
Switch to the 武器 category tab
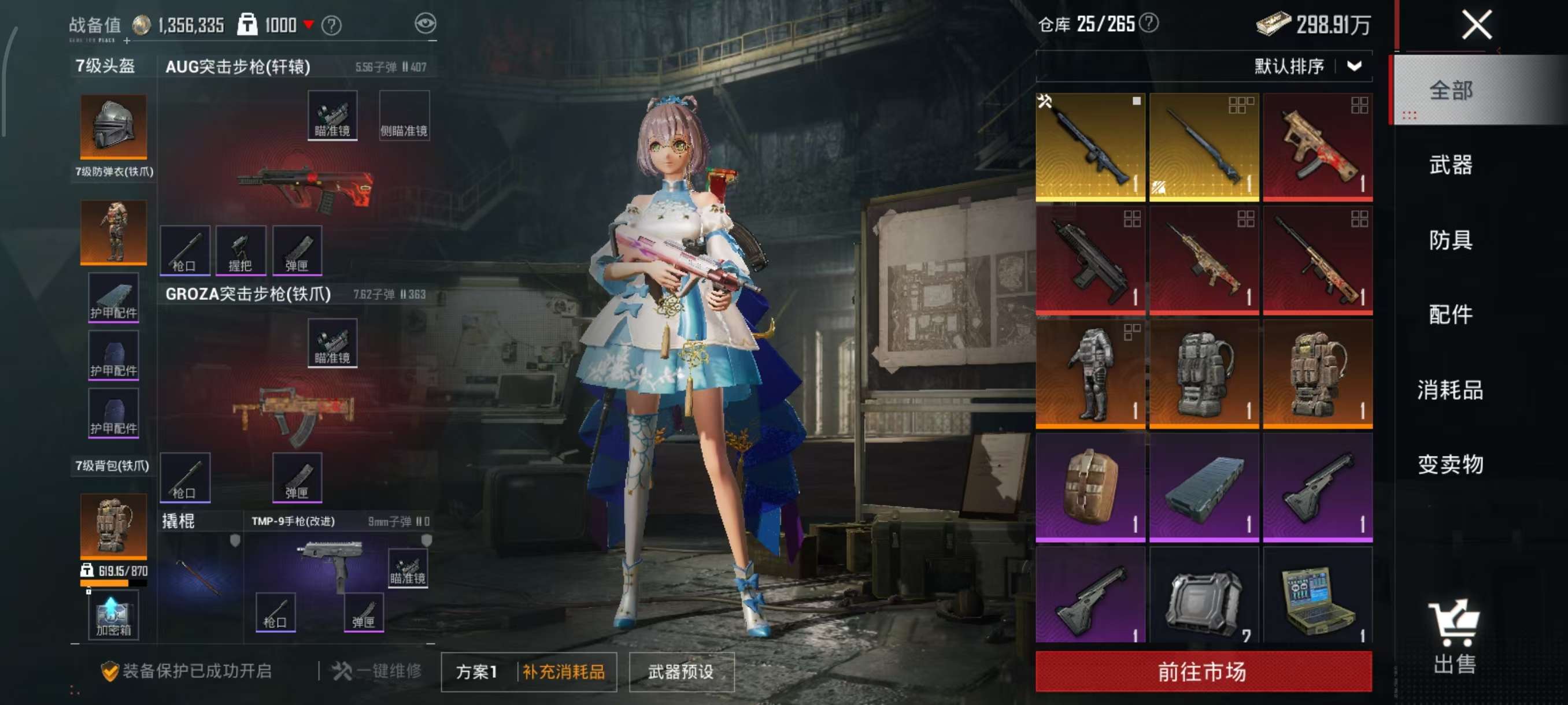pos(1451,165)
